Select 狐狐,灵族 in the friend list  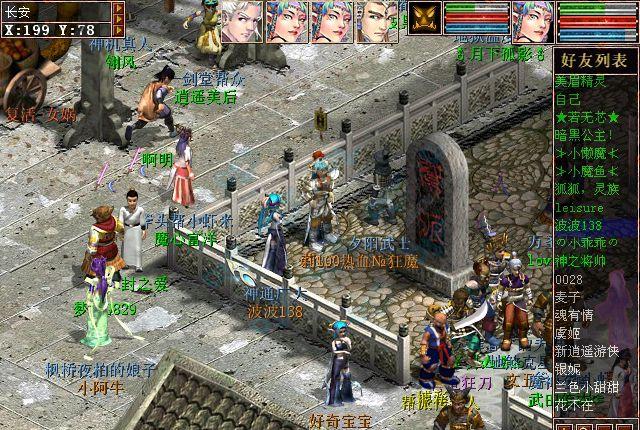point(586,188)
